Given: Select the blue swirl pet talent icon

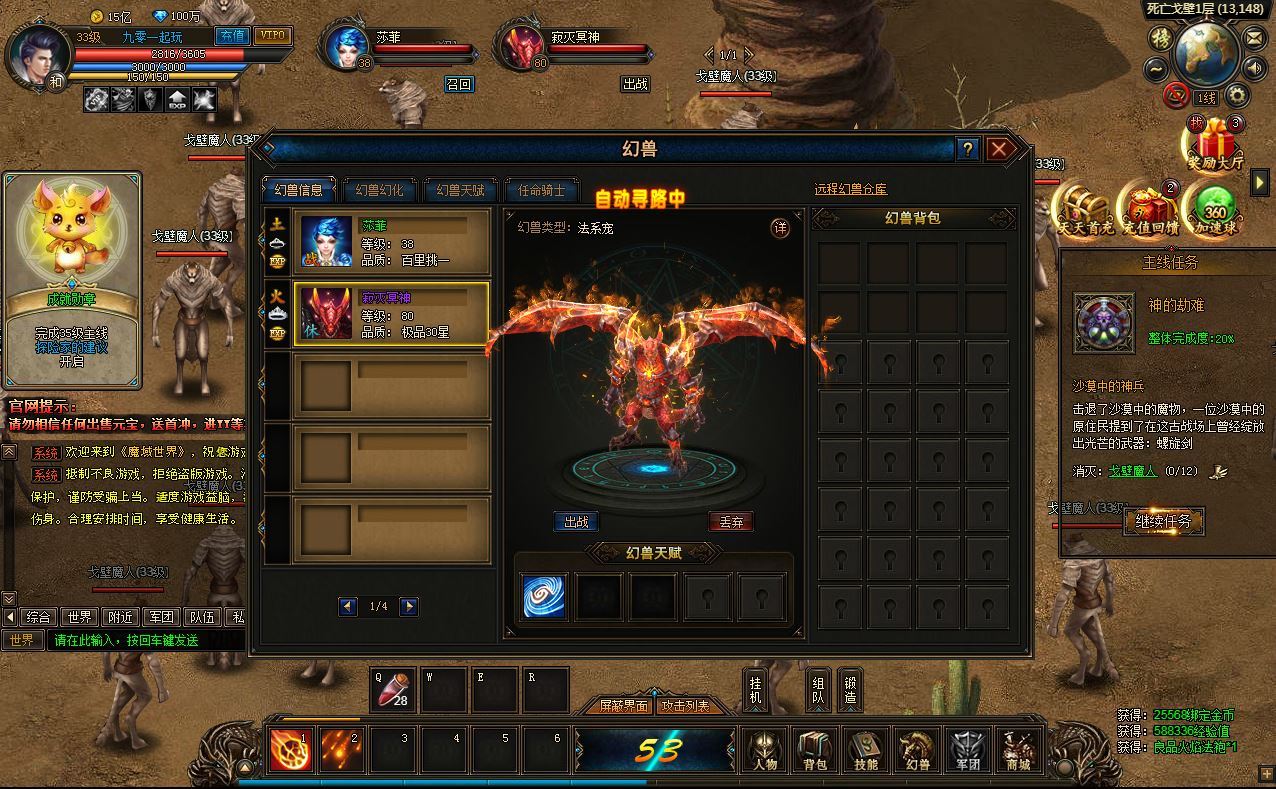Looking at the screenshot, I should 543,596.
